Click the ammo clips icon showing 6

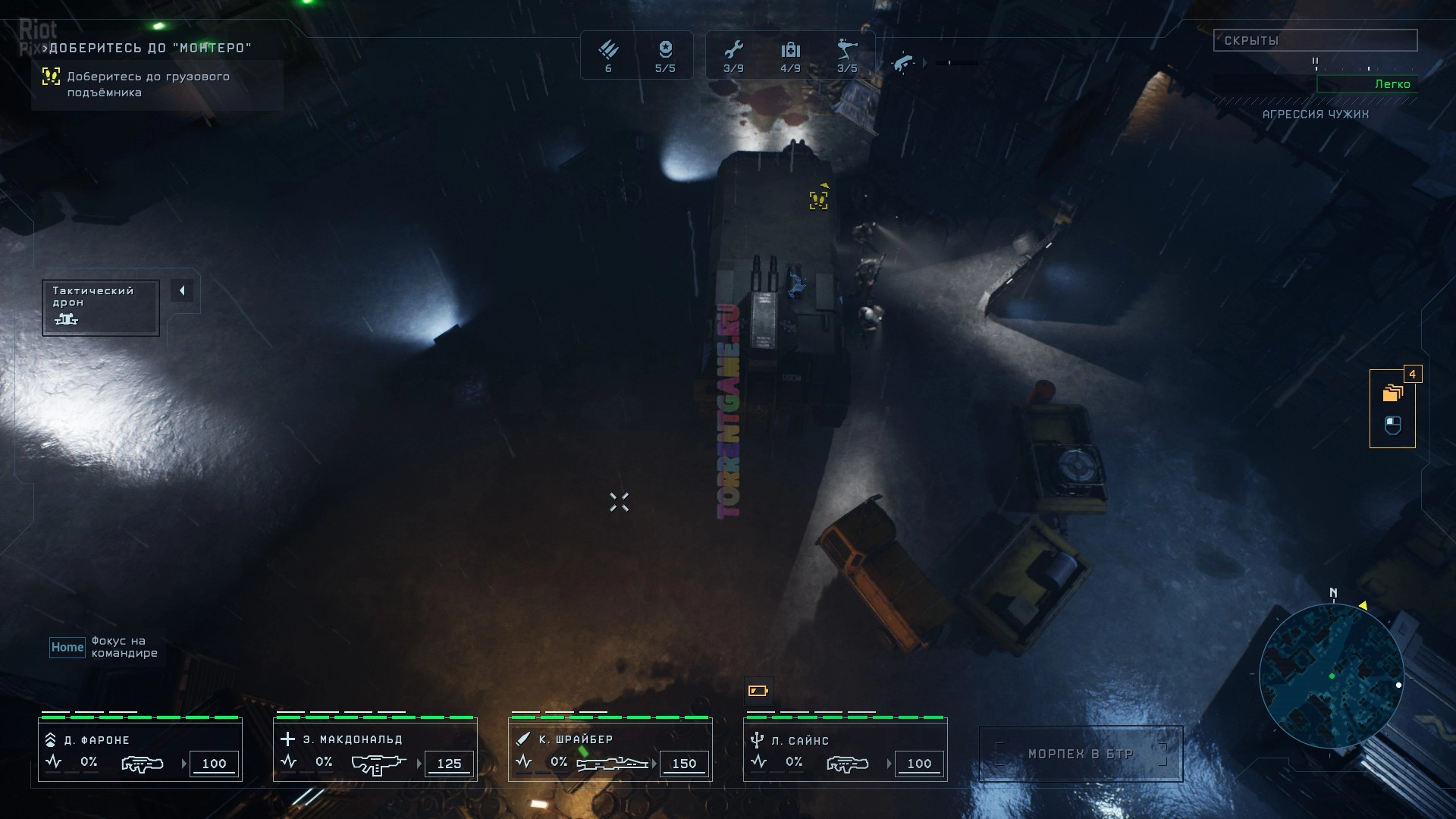click(608, 55)
